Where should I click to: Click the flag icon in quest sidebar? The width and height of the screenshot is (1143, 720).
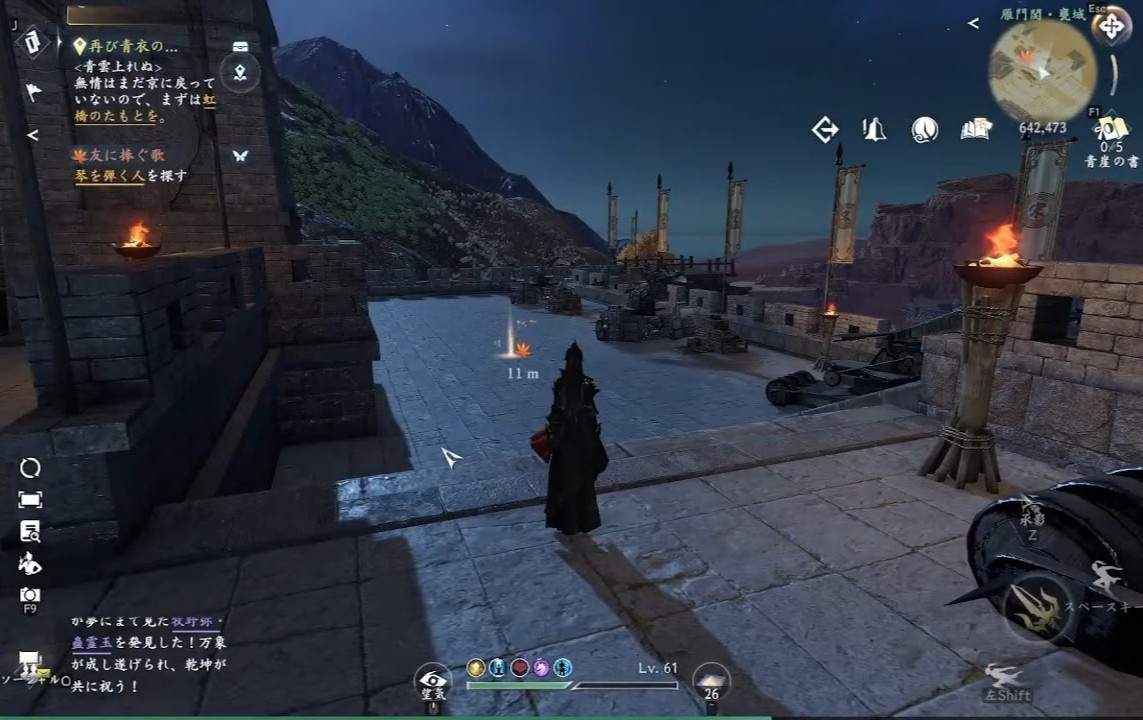[33, 92]
